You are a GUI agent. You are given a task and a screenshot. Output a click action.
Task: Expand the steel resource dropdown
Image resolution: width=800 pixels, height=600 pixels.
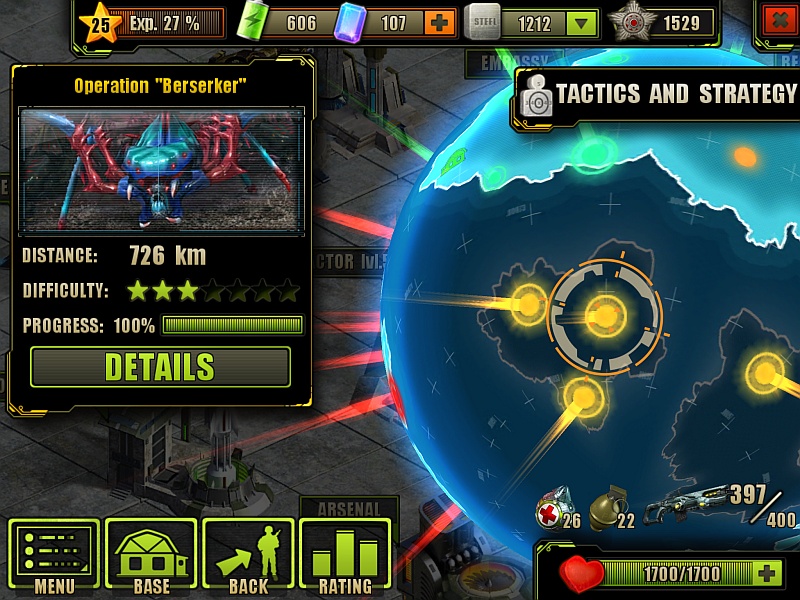579,23
